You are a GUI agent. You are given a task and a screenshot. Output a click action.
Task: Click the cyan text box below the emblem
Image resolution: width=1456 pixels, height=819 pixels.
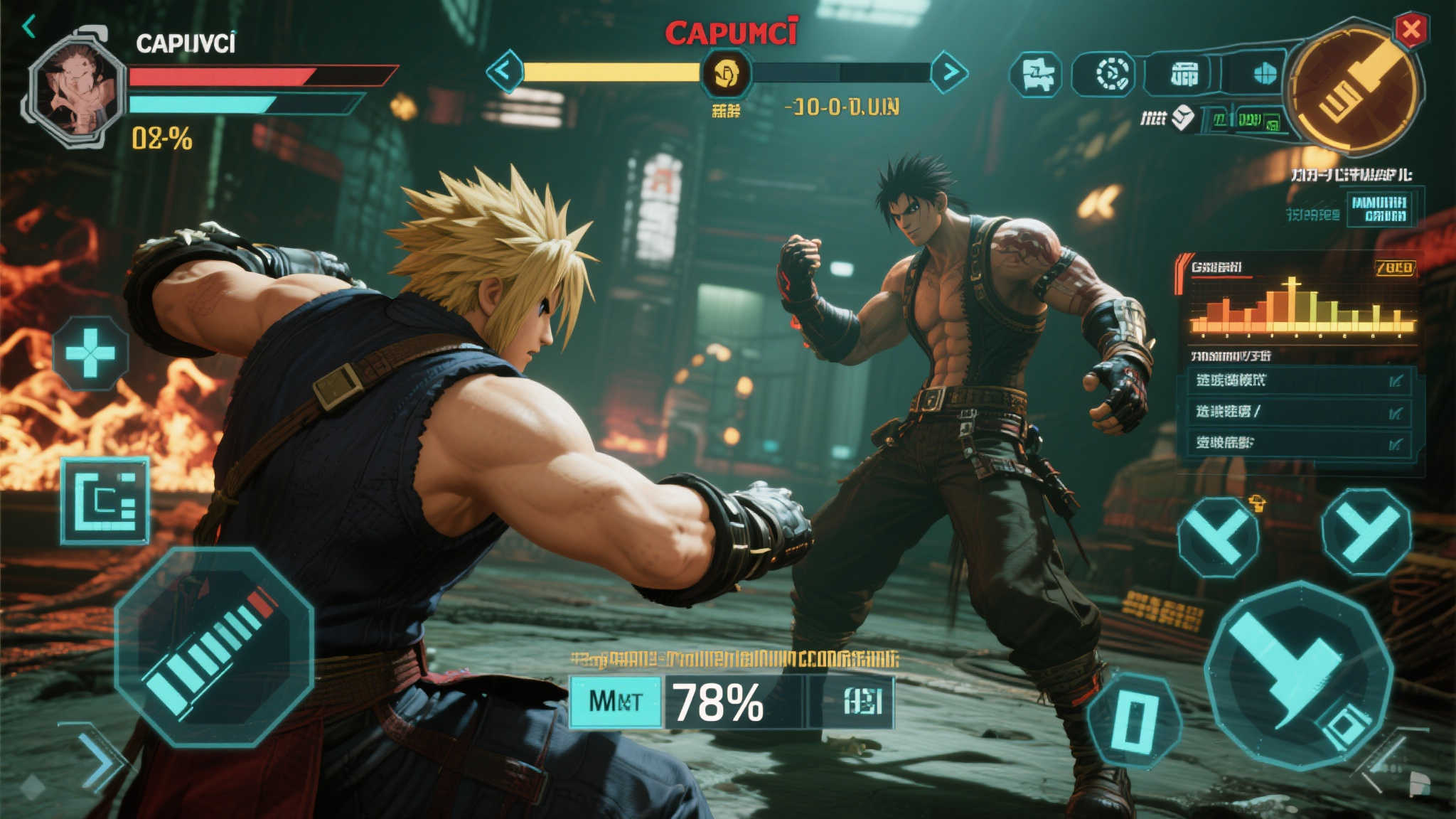click(x=1379, y=208)
